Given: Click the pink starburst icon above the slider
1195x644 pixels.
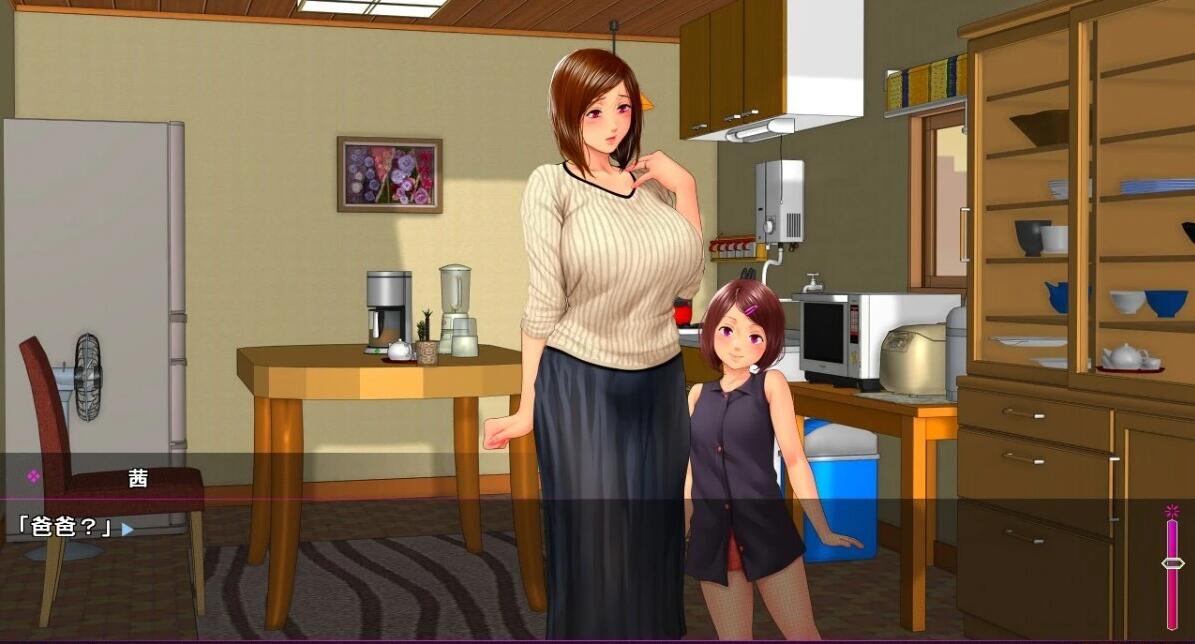Looking at the screenshot, I should point(1172,512).
